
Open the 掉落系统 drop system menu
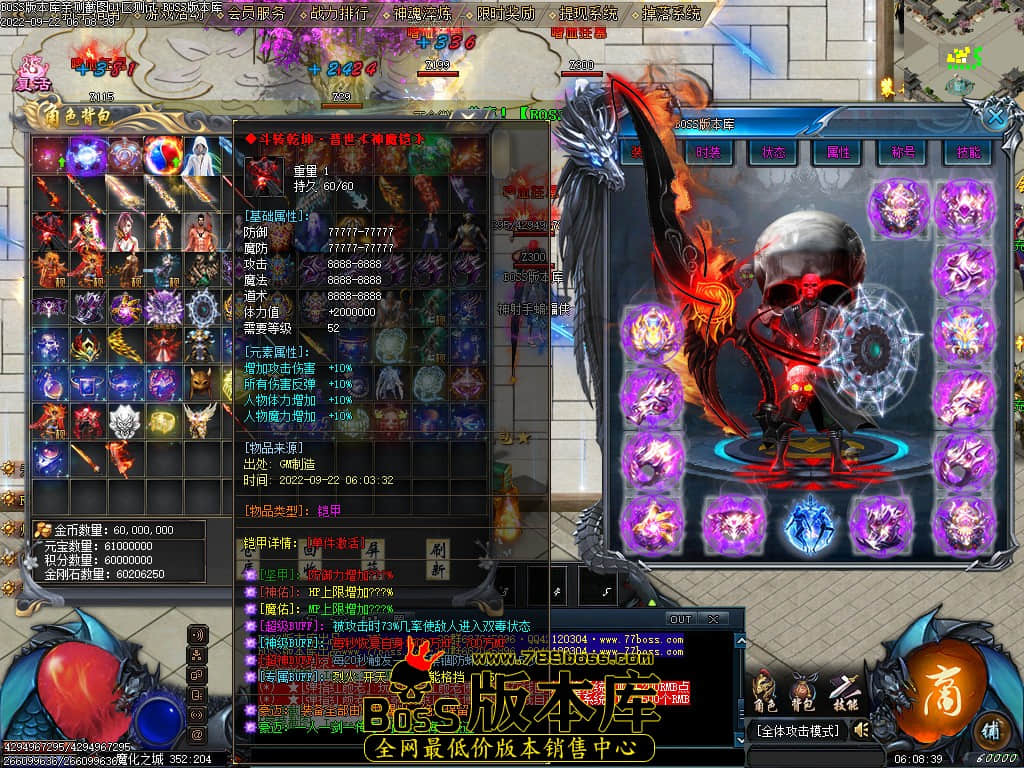pyautogui.click(x=671, y=14)
